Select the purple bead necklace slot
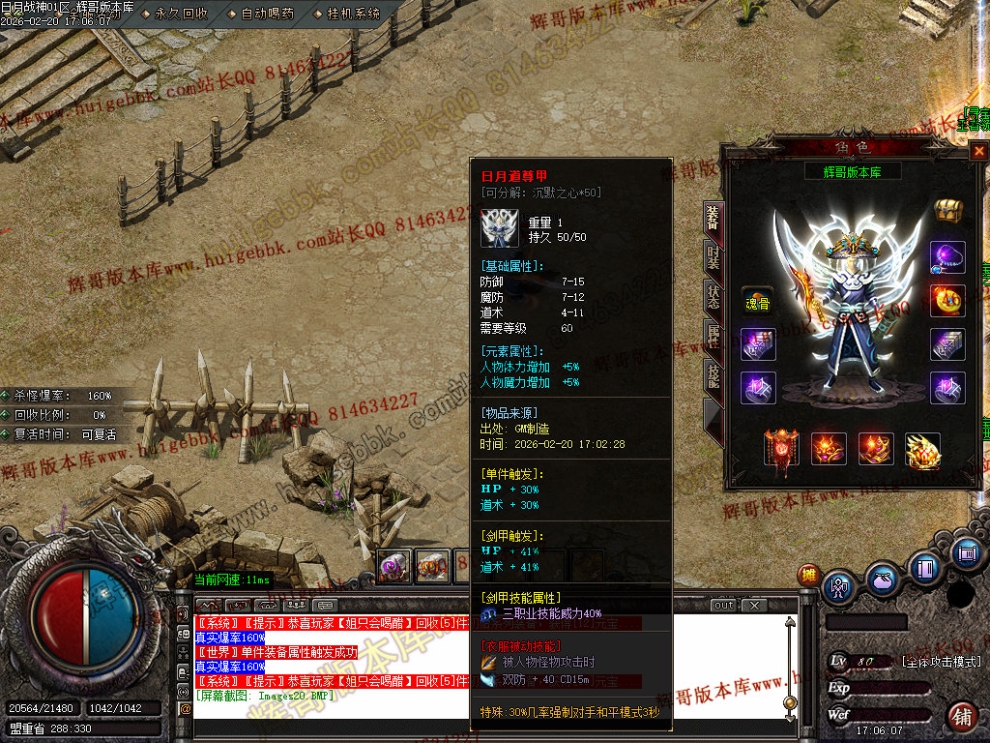Image resolution: width=990 pixels, height=743 pixels. point(947,257)
